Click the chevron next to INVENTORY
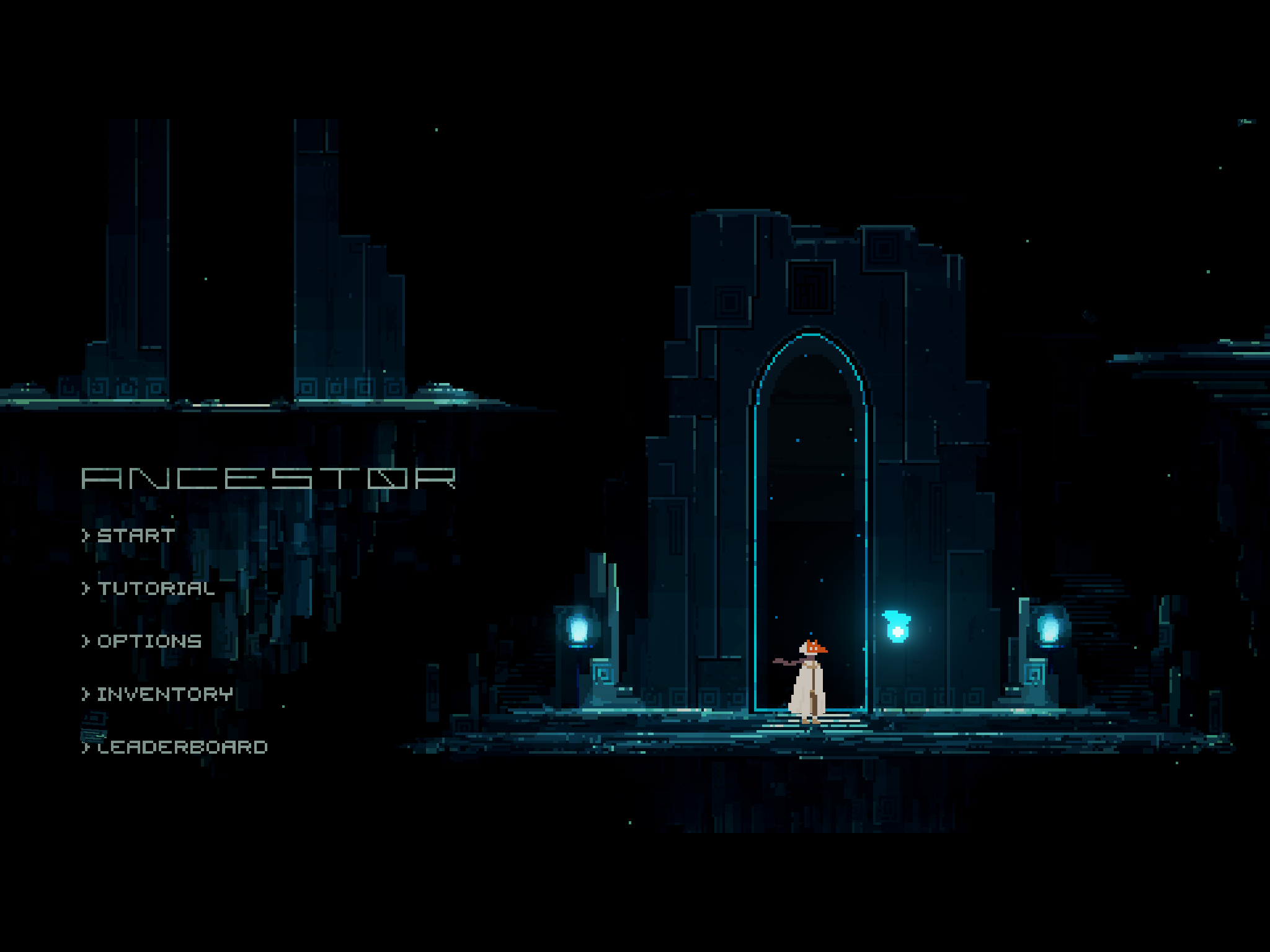Image resolution: width=1270 pixels, height=952 pixels. [x=86, y=695]
